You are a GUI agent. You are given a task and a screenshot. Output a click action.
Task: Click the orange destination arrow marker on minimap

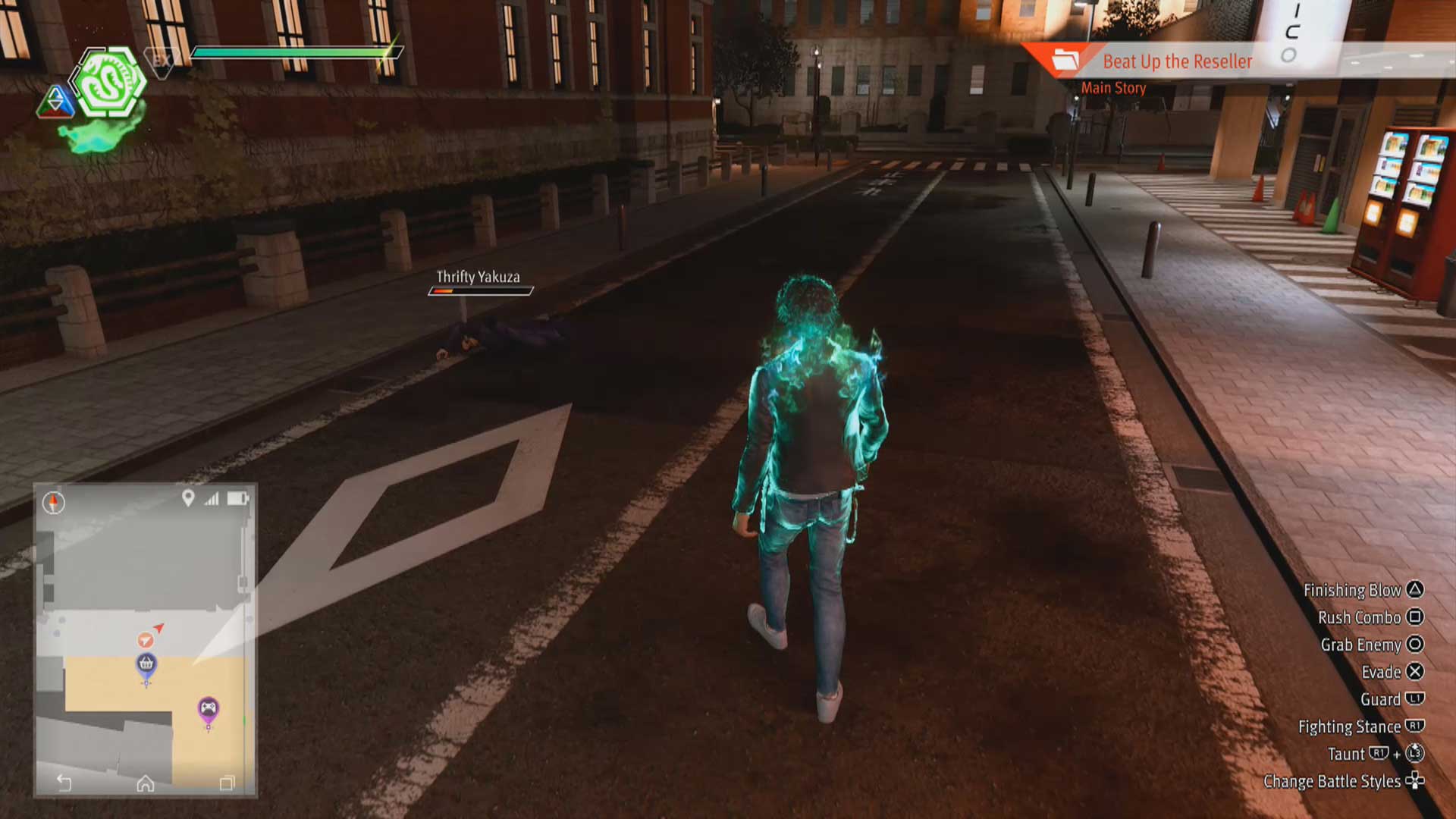[x=146, y=639]
